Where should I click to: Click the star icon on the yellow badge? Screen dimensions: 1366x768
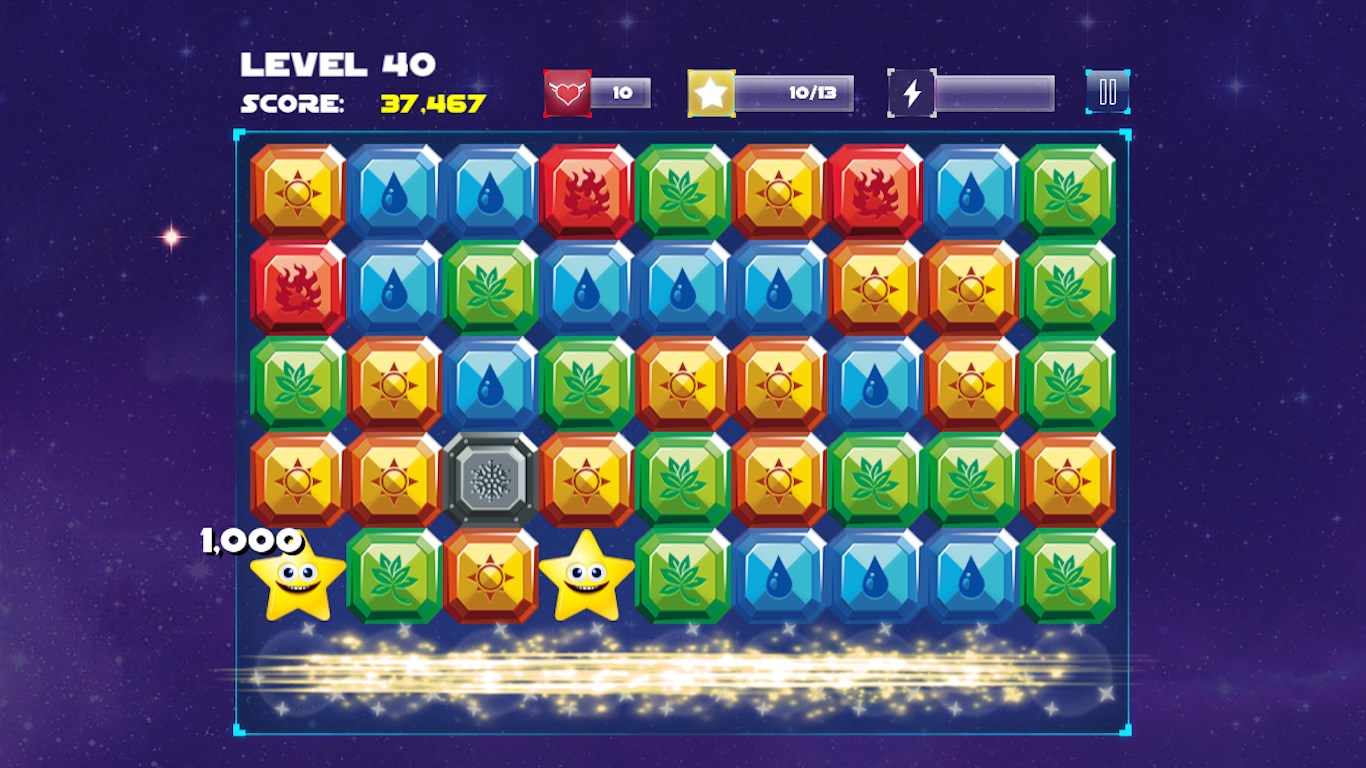pos(712,92)
